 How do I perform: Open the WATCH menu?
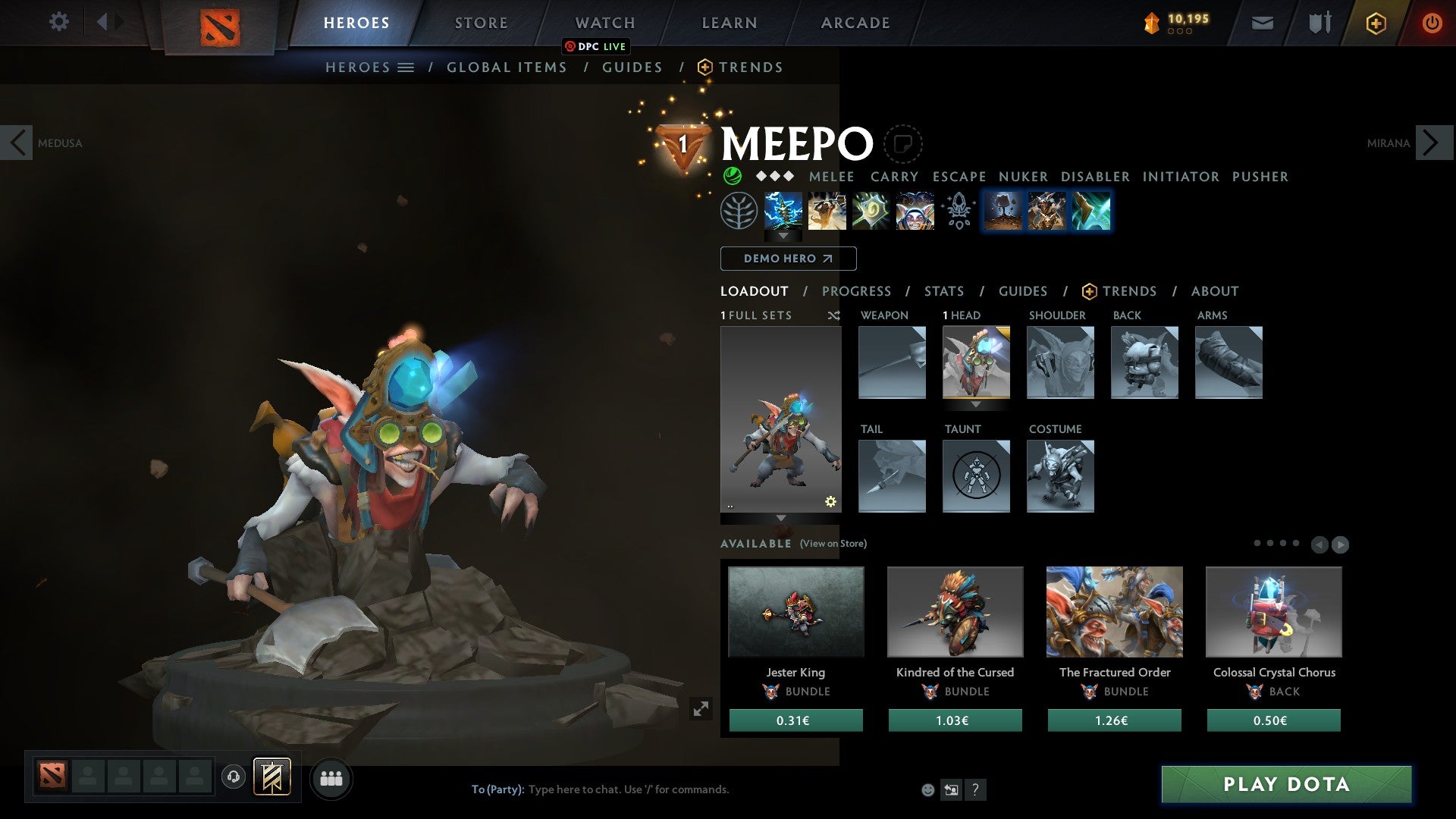tap(604, 22)
